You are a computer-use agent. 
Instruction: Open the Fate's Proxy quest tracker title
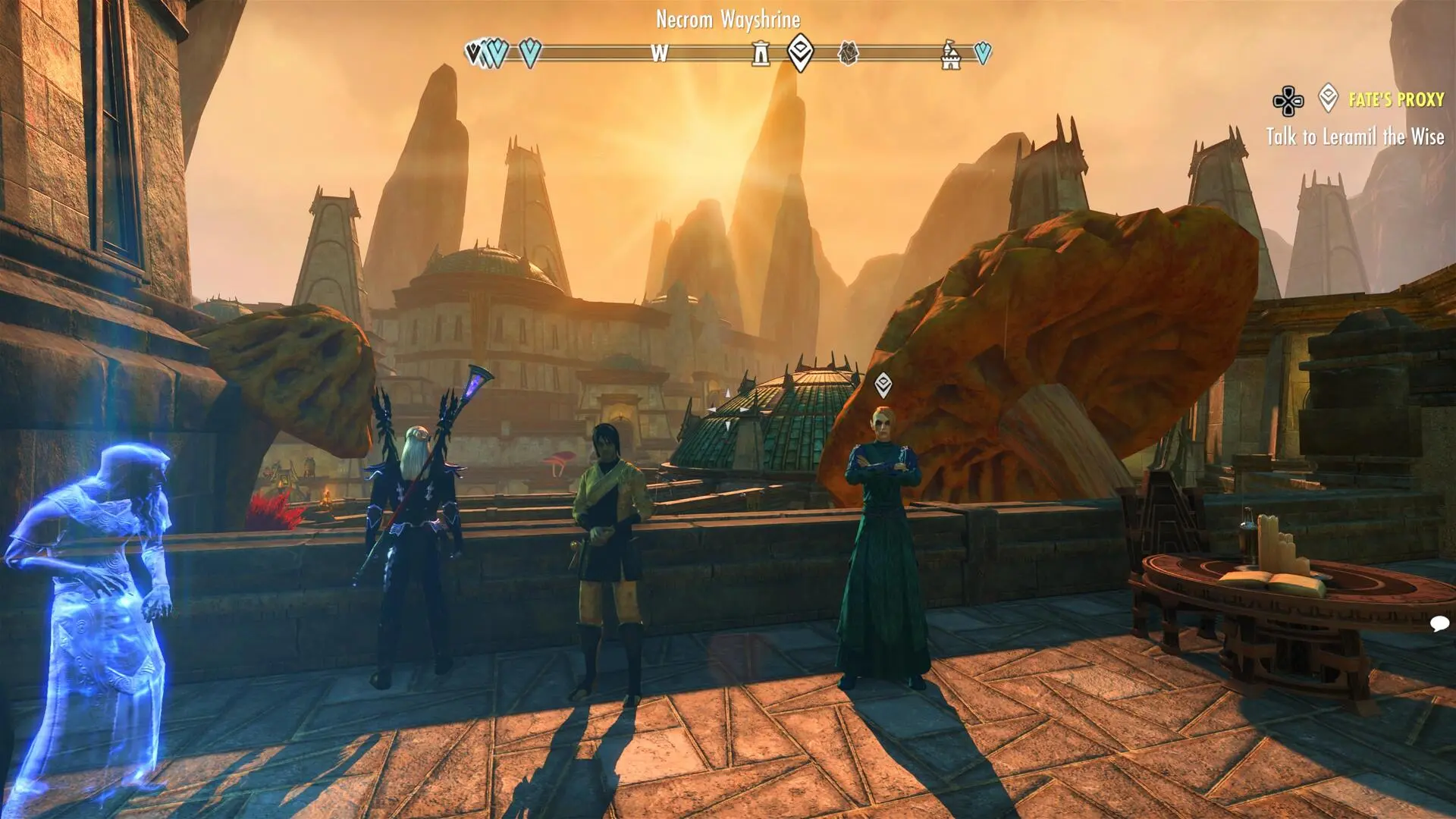point(1395,99)
